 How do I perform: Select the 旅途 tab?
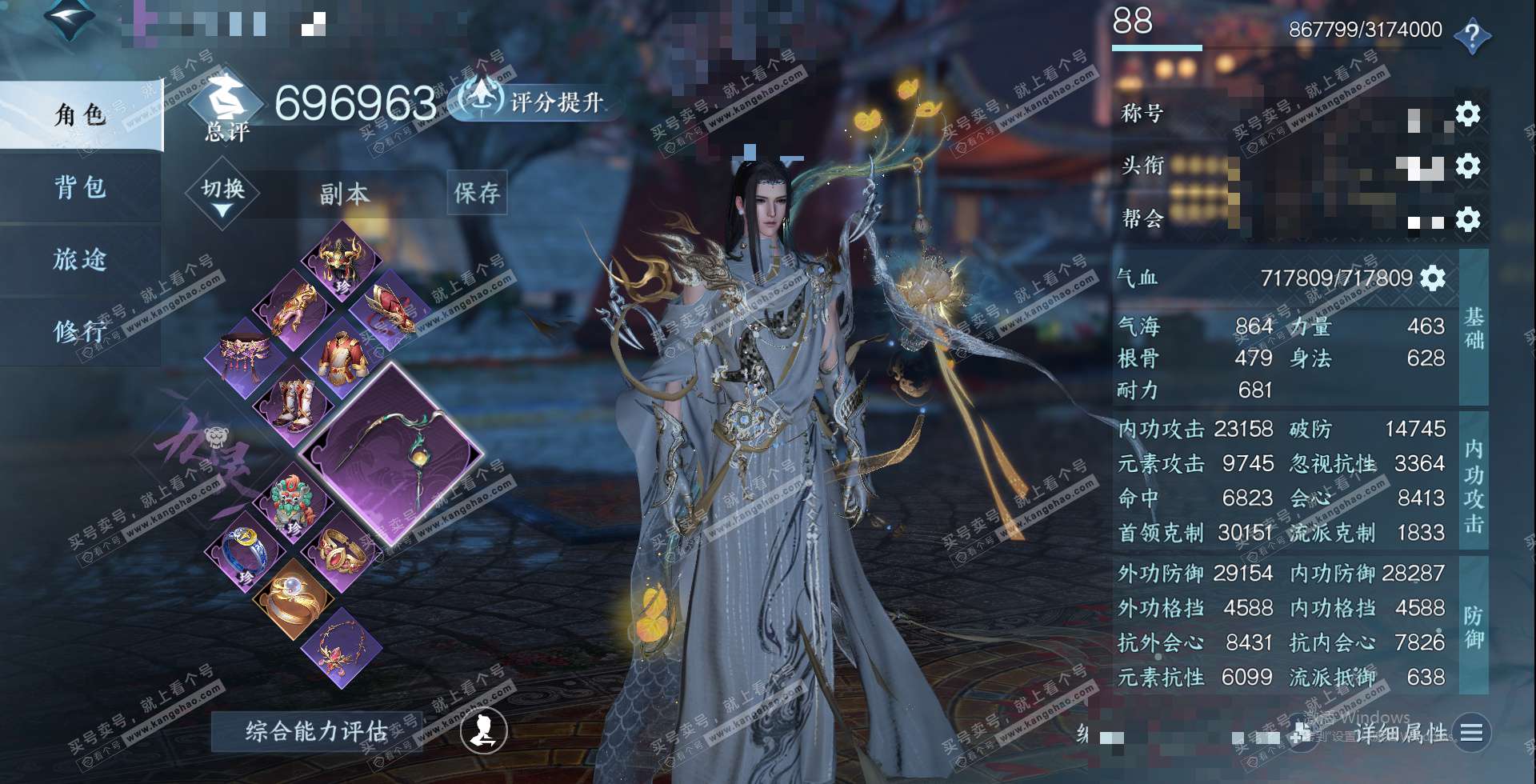point(80,259)
